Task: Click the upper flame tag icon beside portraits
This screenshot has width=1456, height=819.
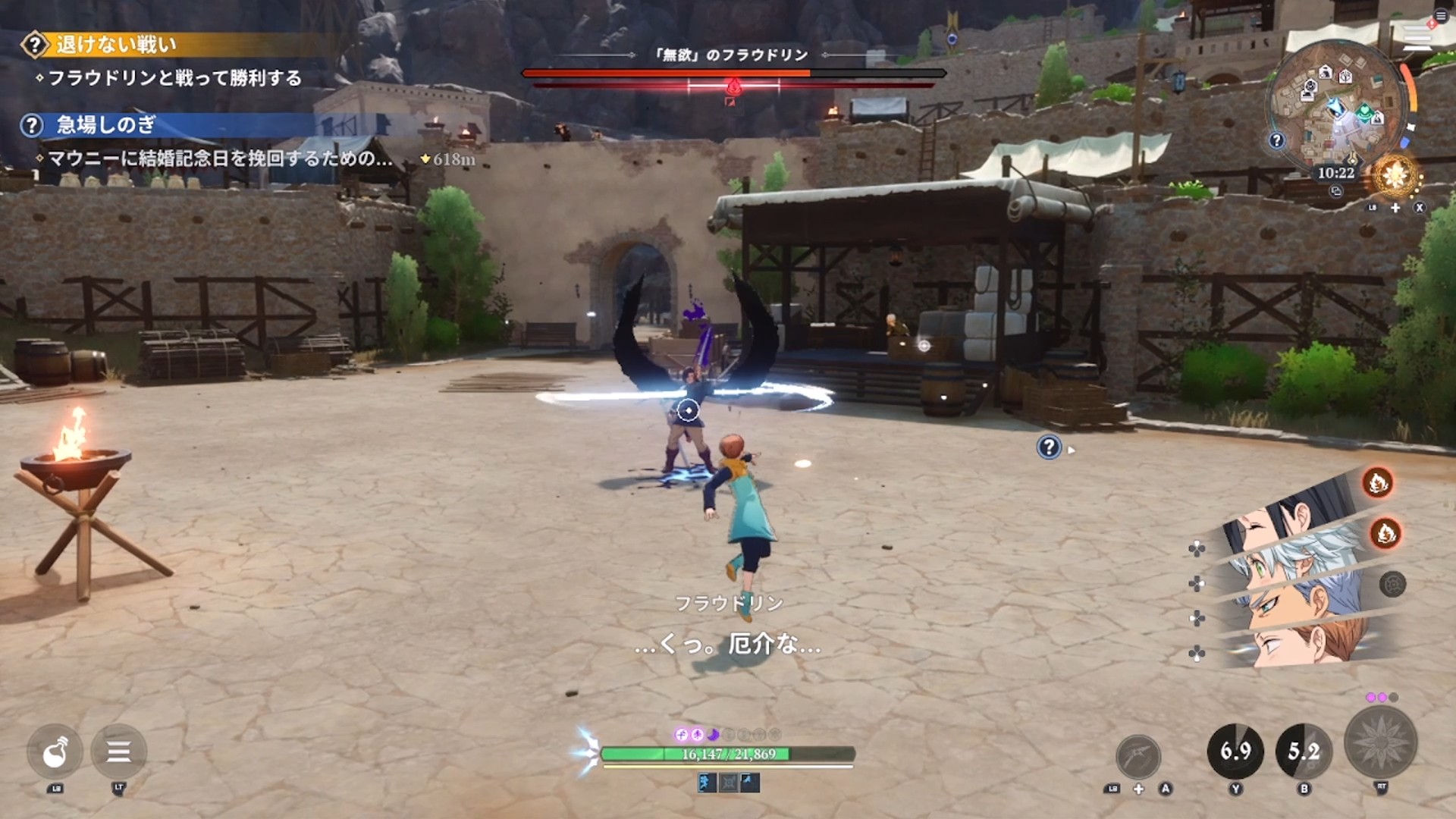Action: click(x=1377, y=482)
